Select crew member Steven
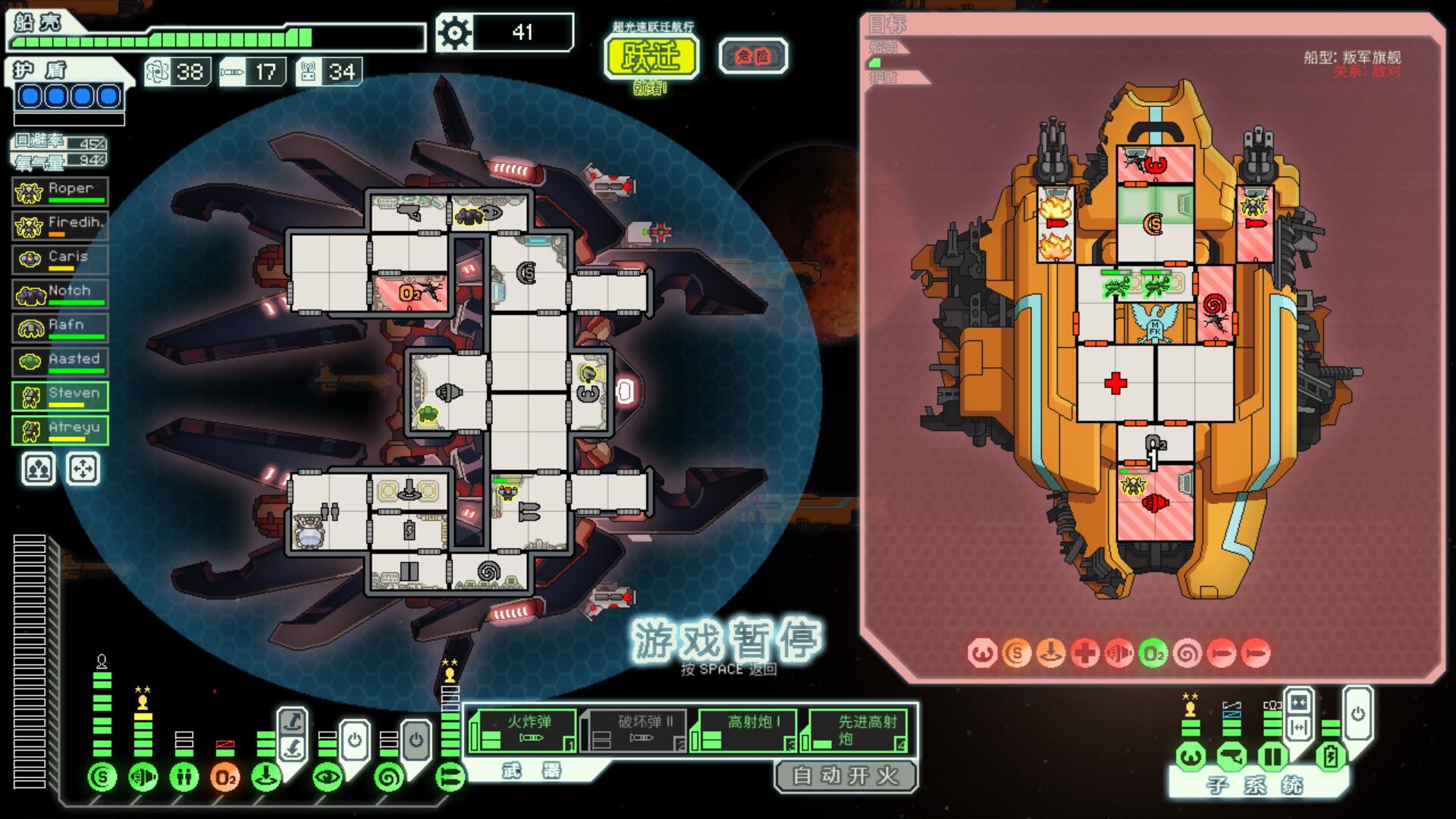 click(x=61, y=397)
